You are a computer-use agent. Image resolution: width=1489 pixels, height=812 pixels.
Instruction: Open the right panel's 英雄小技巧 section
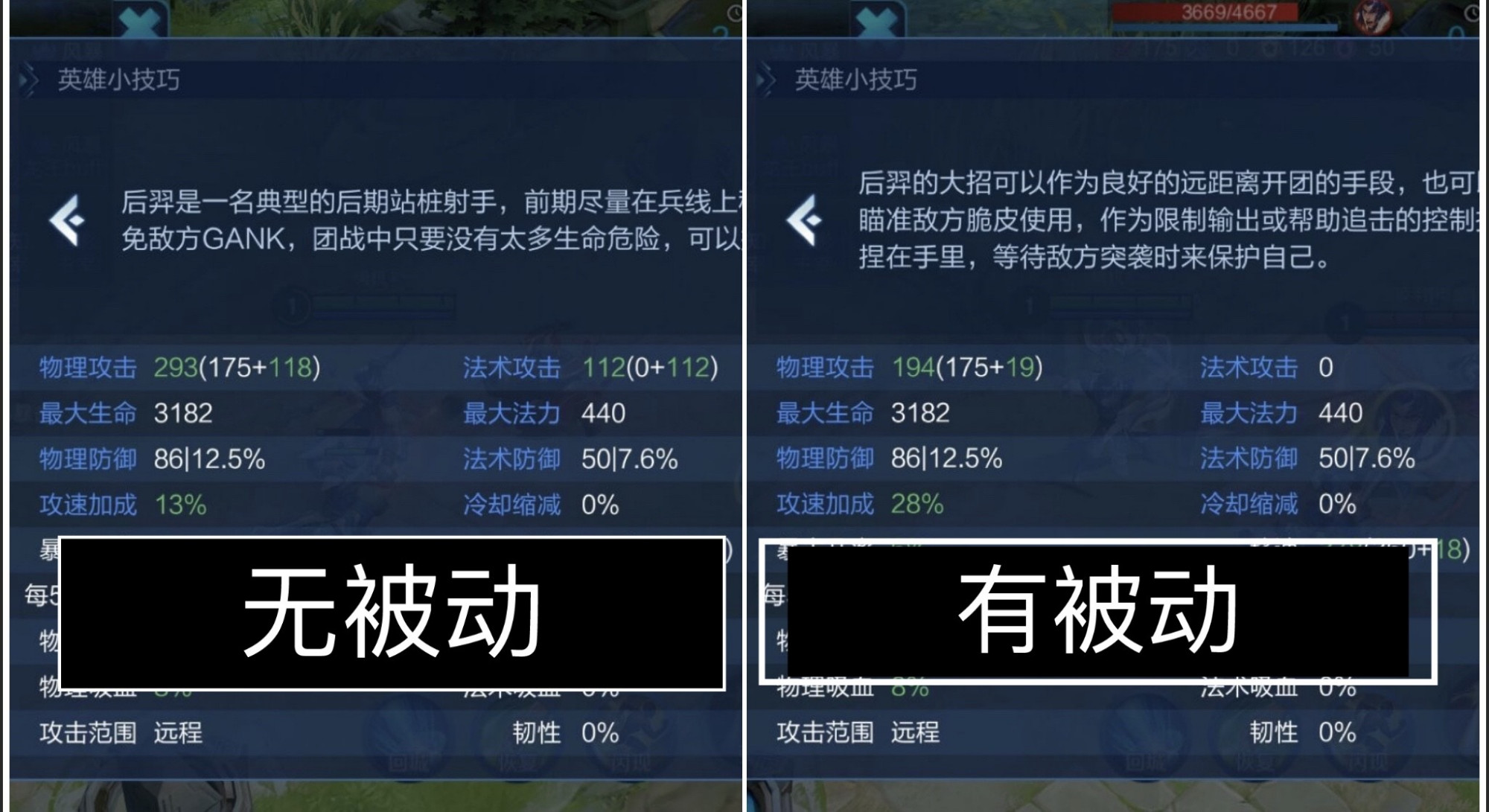coord(856,80)
